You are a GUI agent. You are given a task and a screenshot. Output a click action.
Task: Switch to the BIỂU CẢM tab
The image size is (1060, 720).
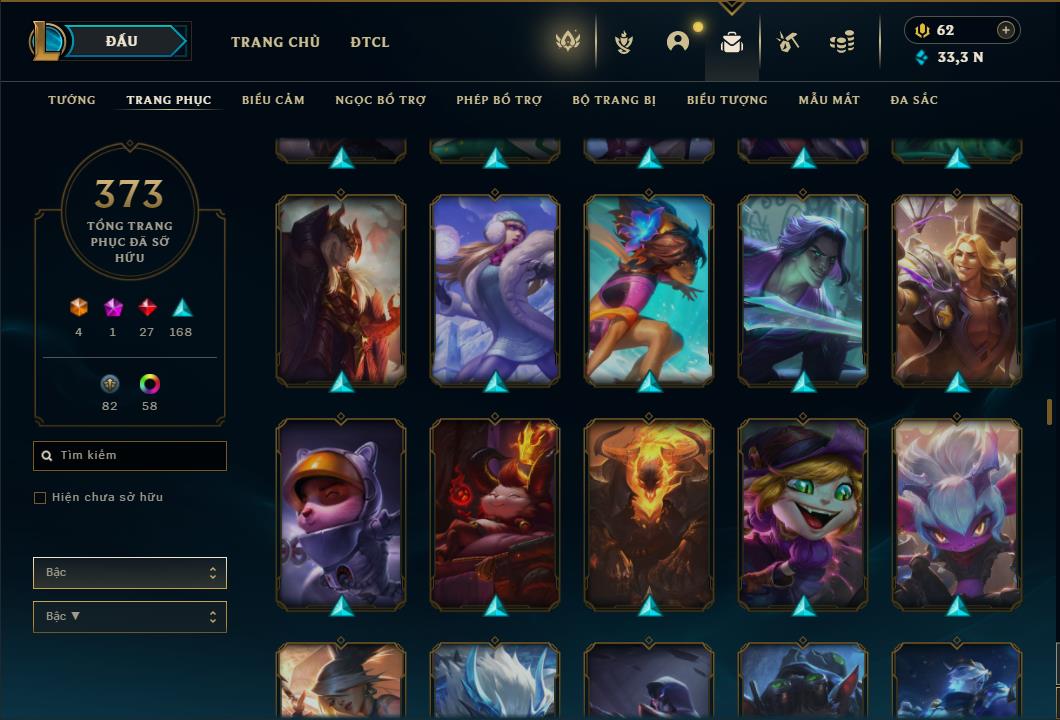coord(273,100)
